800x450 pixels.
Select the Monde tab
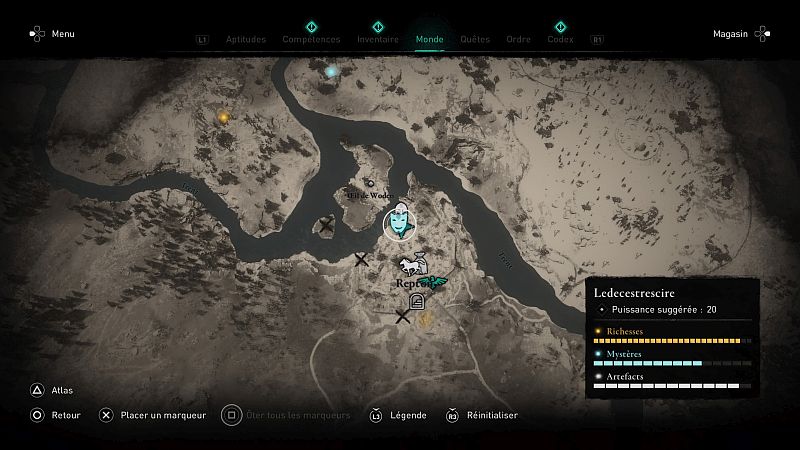[430, 40]
